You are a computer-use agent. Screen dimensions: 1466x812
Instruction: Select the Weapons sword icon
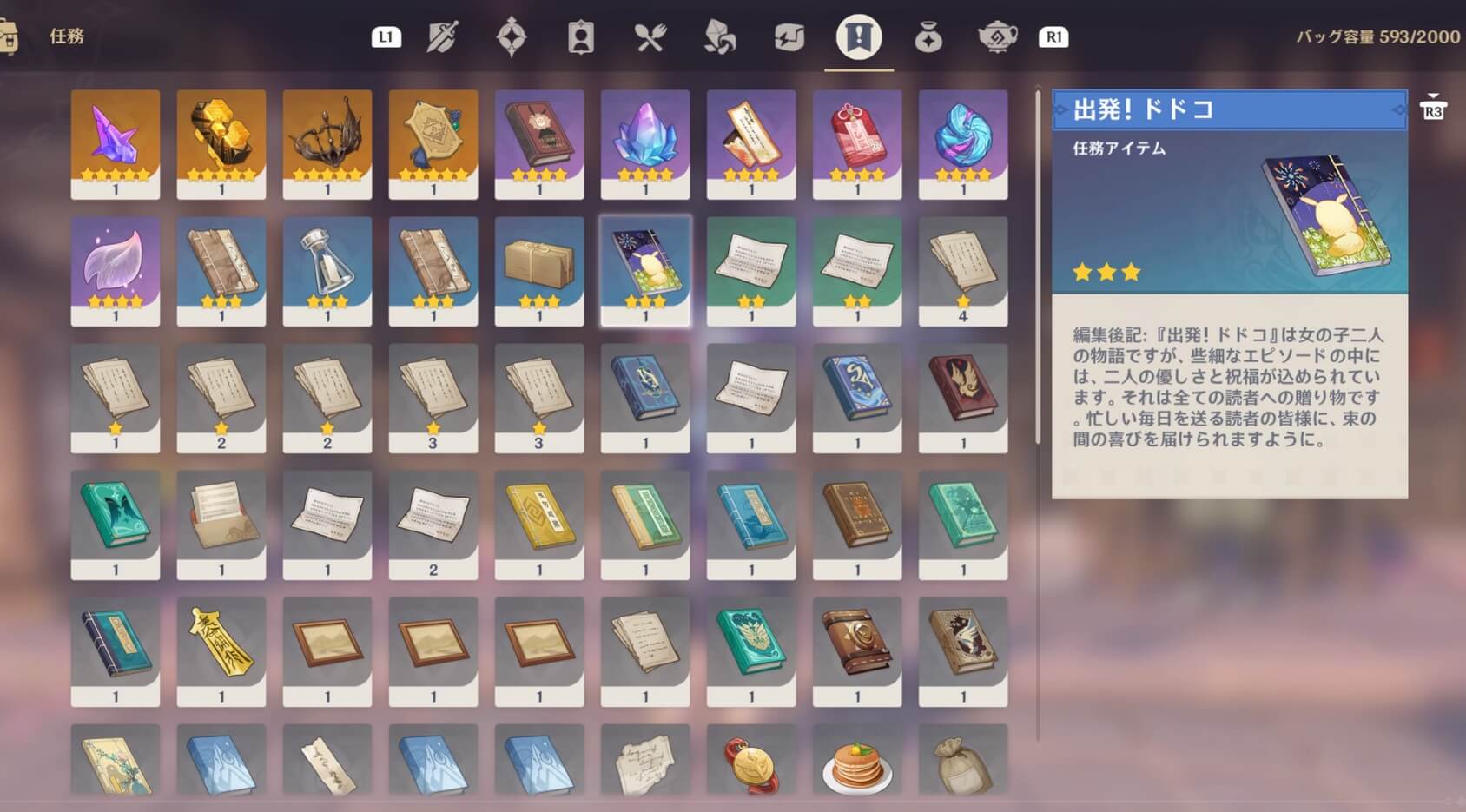pyautogui.click(x=443, y=37)
